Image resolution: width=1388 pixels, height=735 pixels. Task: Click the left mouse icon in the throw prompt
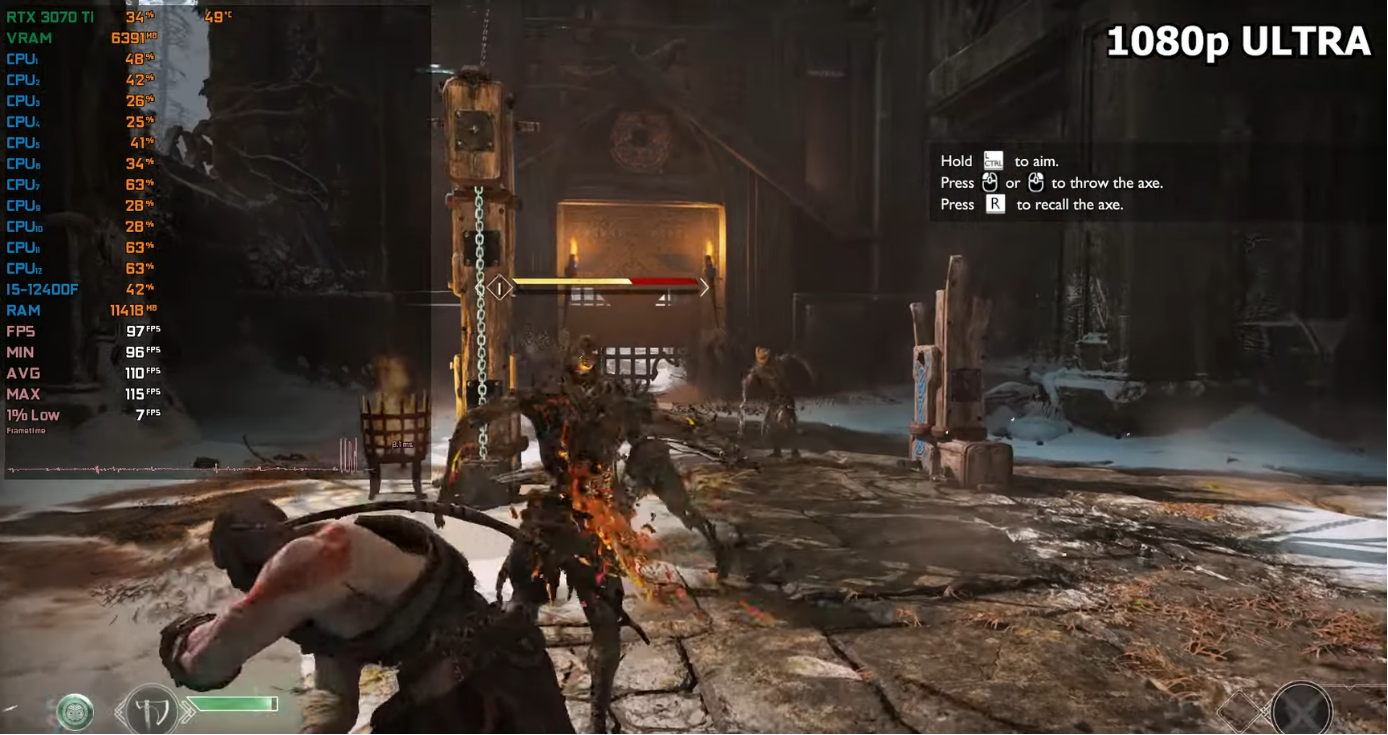990,183
